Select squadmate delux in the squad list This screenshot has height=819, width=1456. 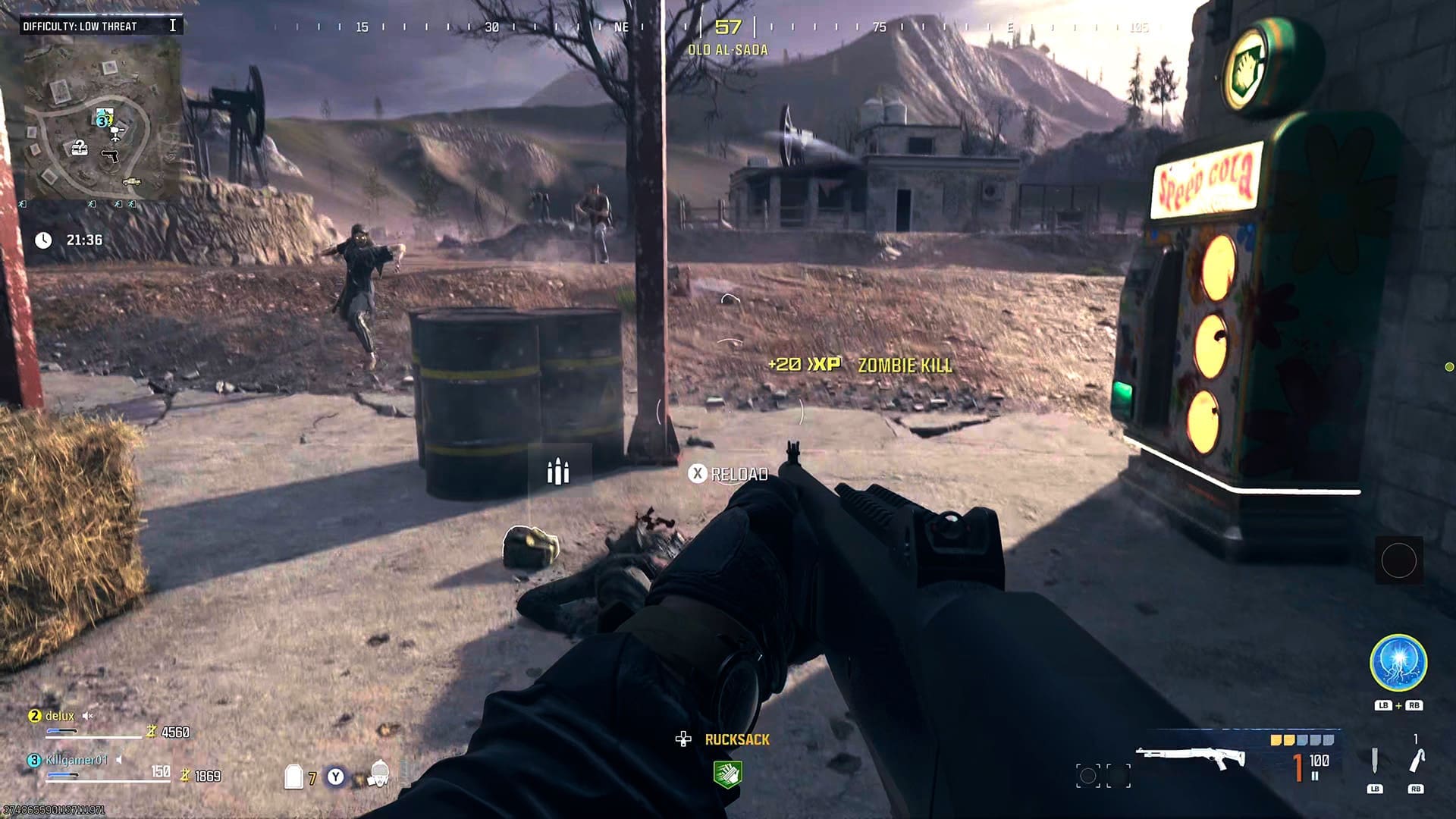pyautogui.click(x=59, y=716)
